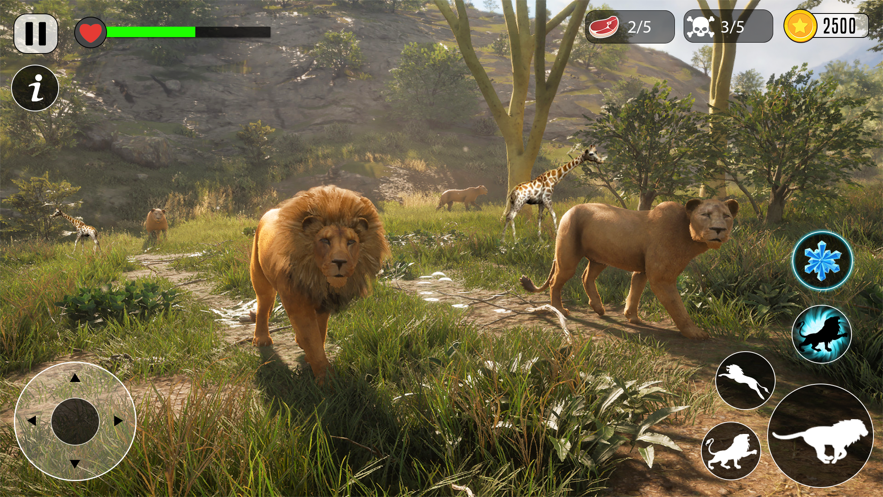Screen dimensions: 883x497
Task: Tap the leaping lion jump button
Action: point(745,381)
